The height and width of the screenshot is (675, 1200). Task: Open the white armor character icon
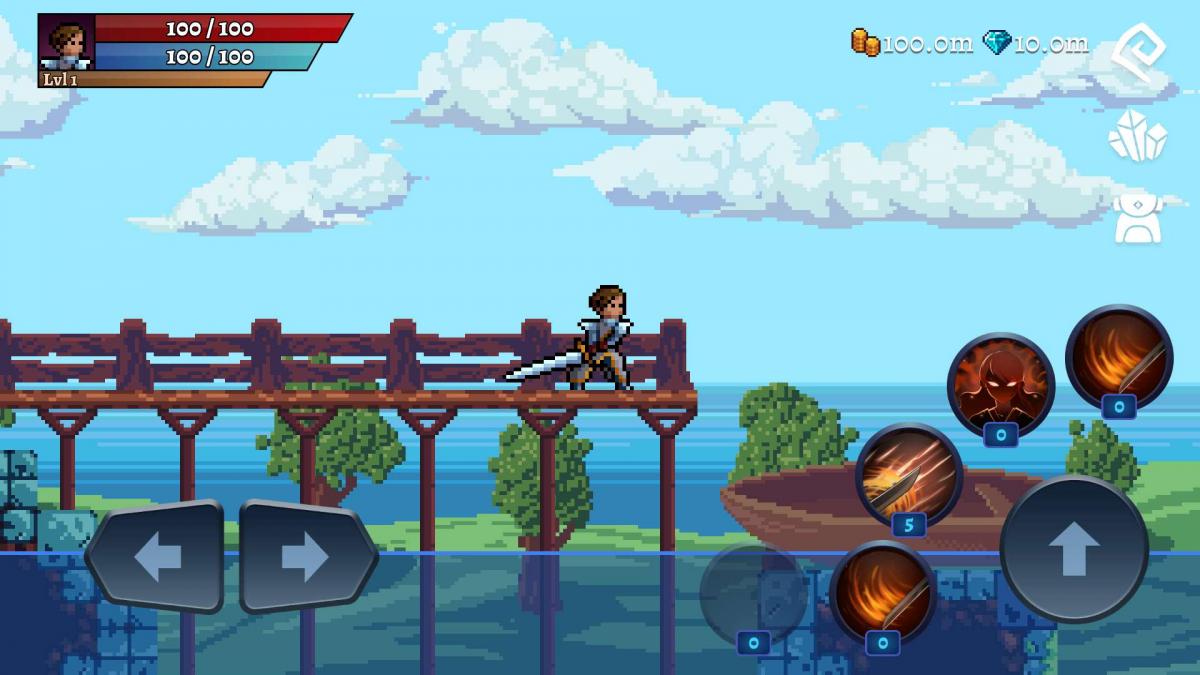(x=1138, y=218)
